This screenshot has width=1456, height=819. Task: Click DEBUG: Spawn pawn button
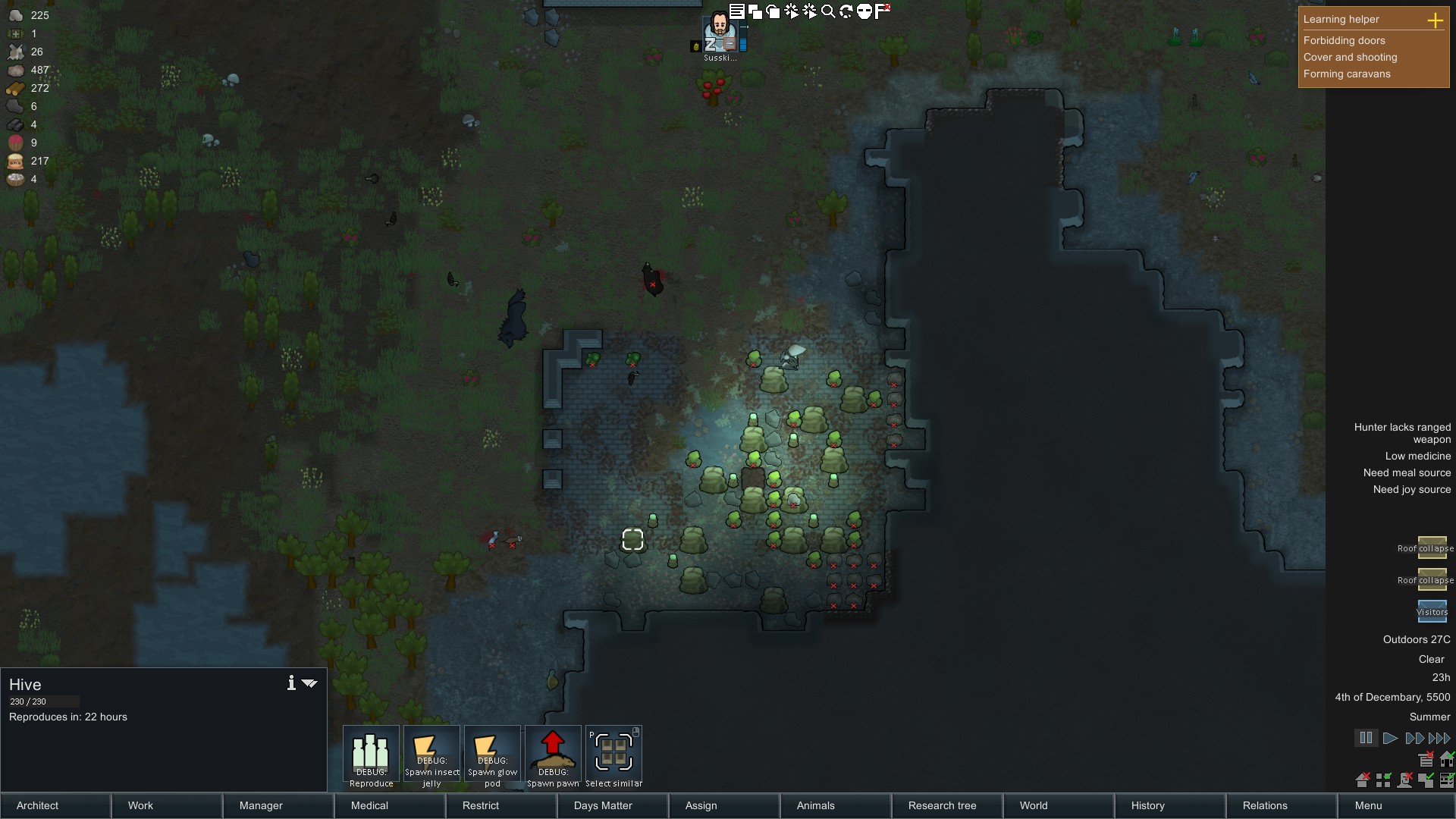[x=553, y=756]
